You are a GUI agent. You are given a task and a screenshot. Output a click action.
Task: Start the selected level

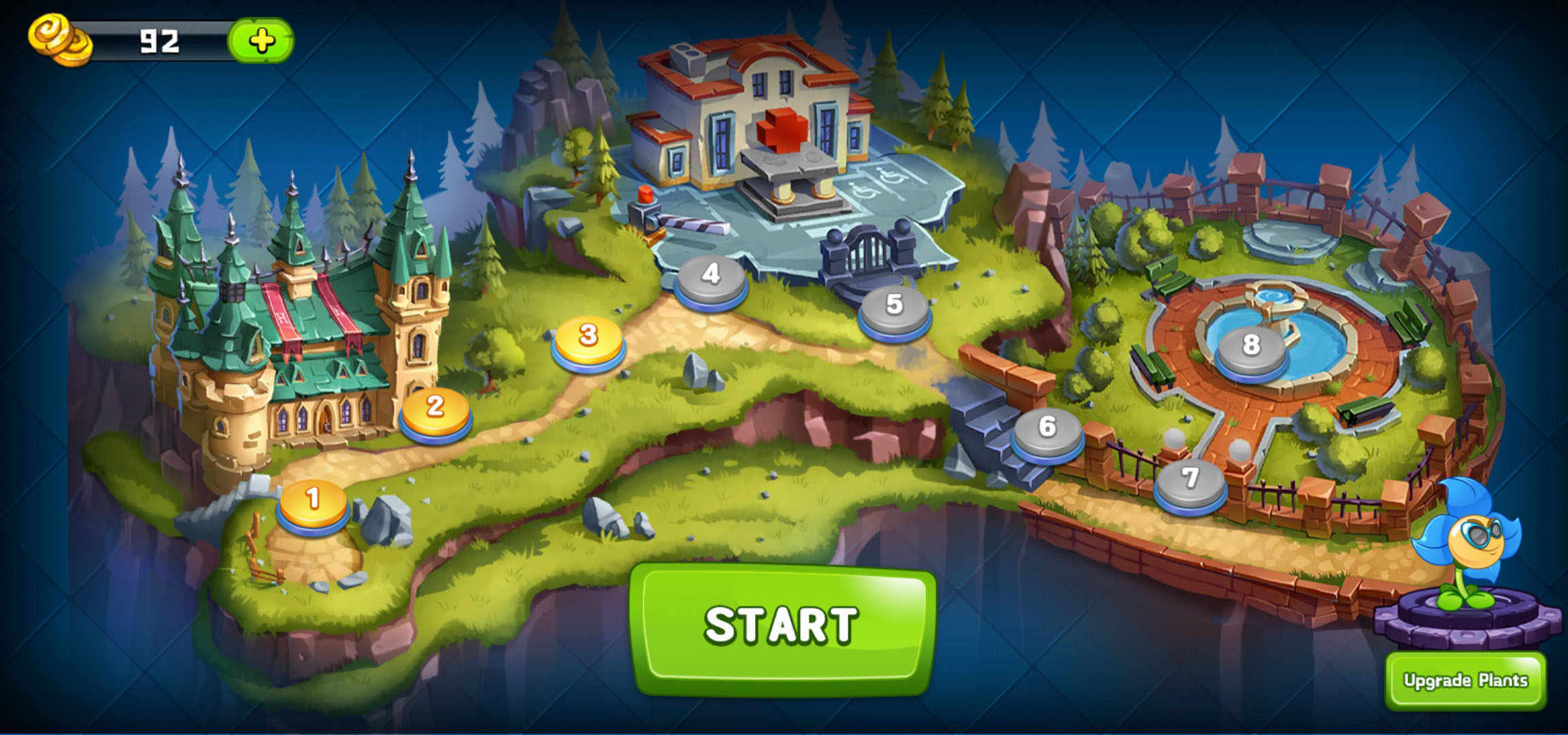pos(782,626)
